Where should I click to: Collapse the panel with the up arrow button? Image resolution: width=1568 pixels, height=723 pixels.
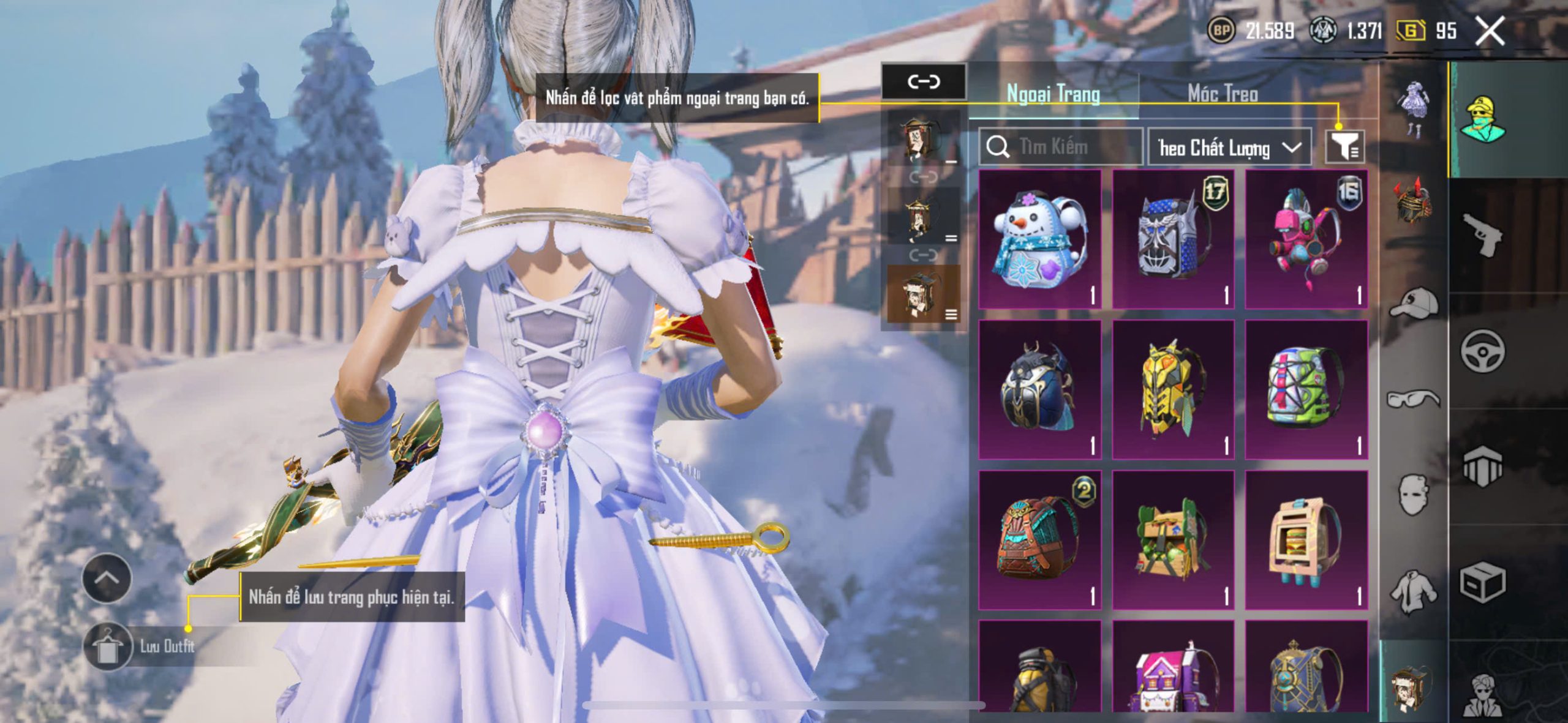107,578
